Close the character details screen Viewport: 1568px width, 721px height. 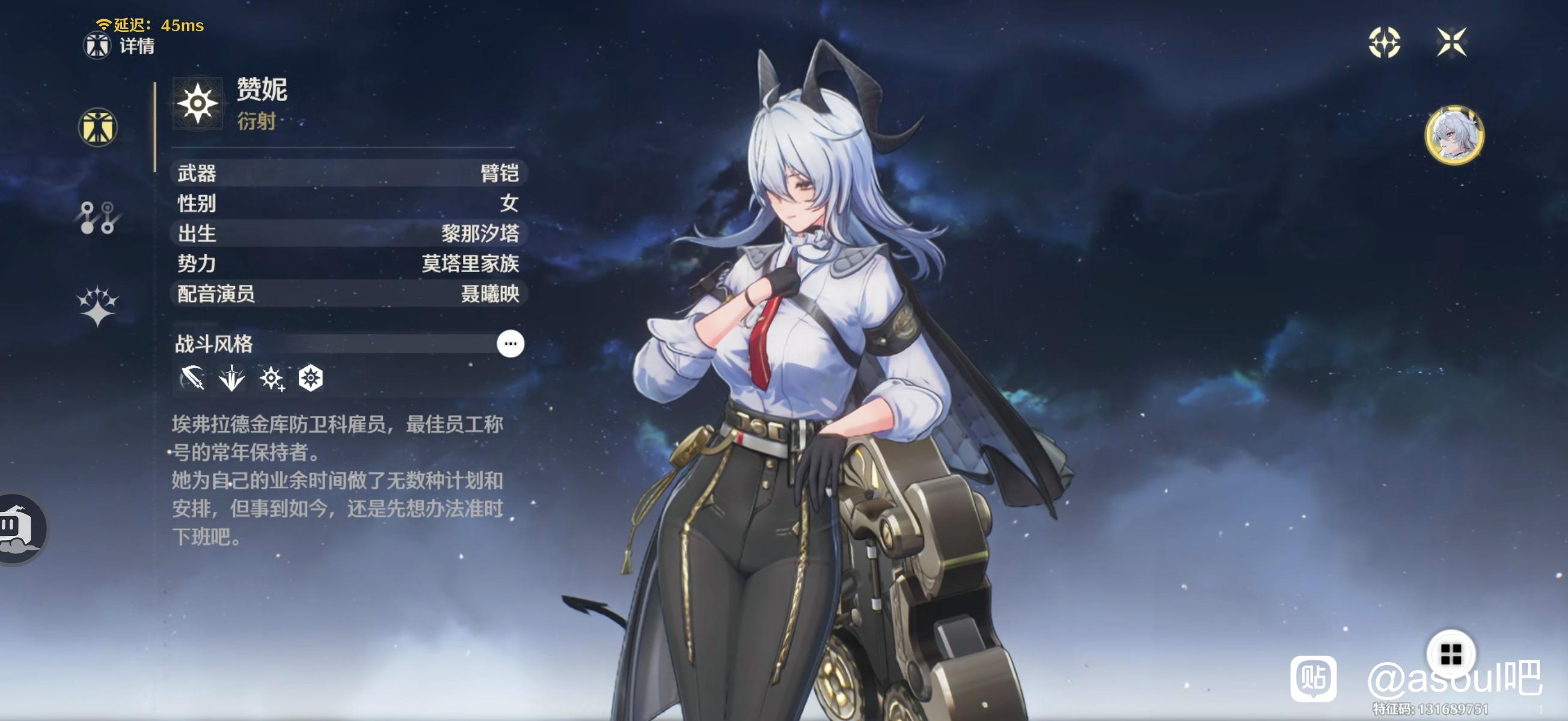pyautogui.click(x=1451, y=42)
